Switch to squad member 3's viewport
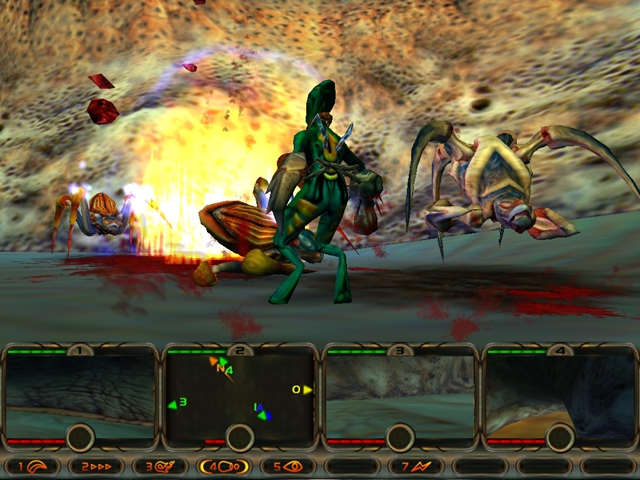The width and height of the screenshot is (640, 480). tap(400, 390)
